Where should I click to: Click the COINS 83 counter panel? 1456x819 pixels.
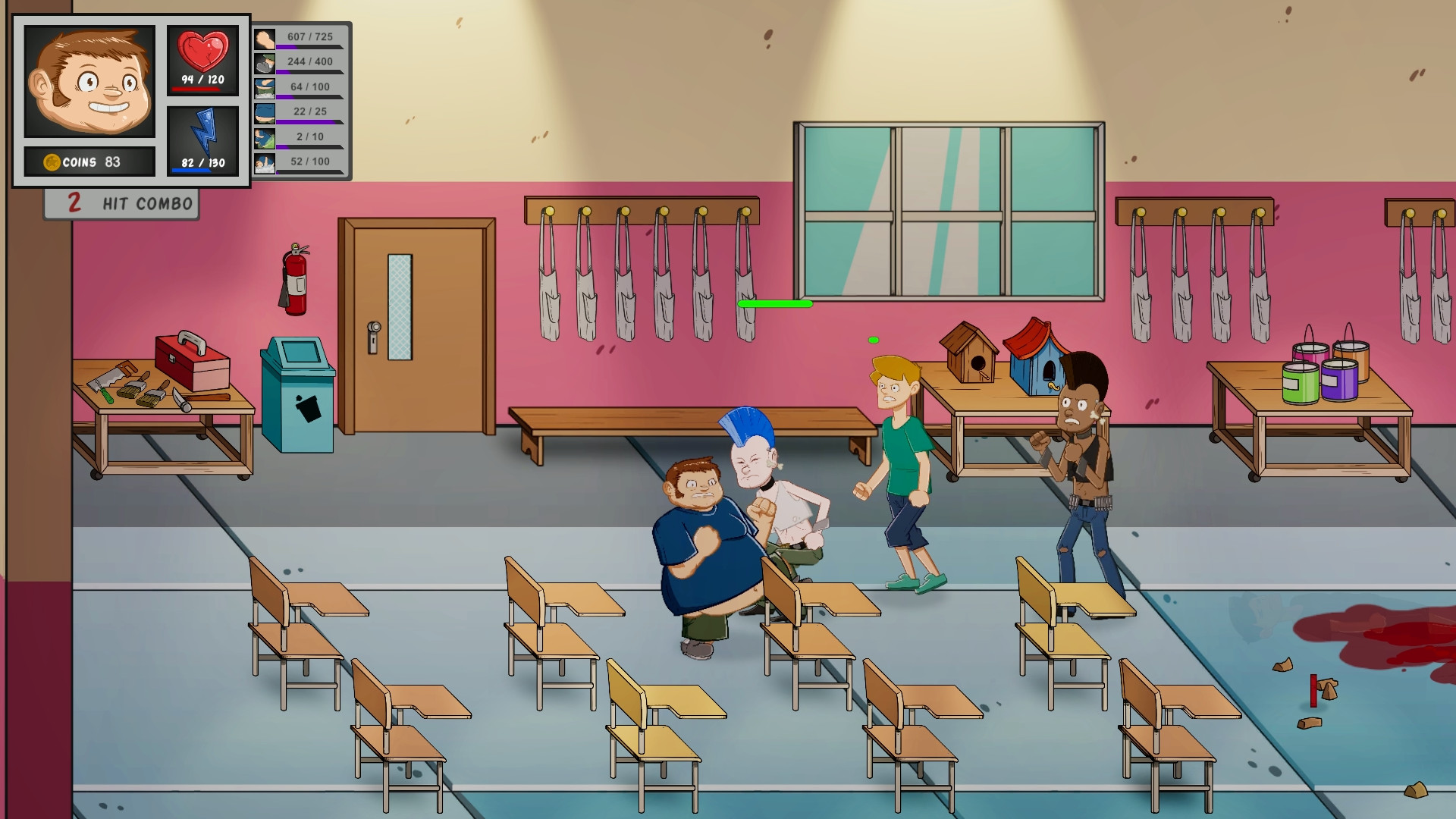(x=89, y=161)
